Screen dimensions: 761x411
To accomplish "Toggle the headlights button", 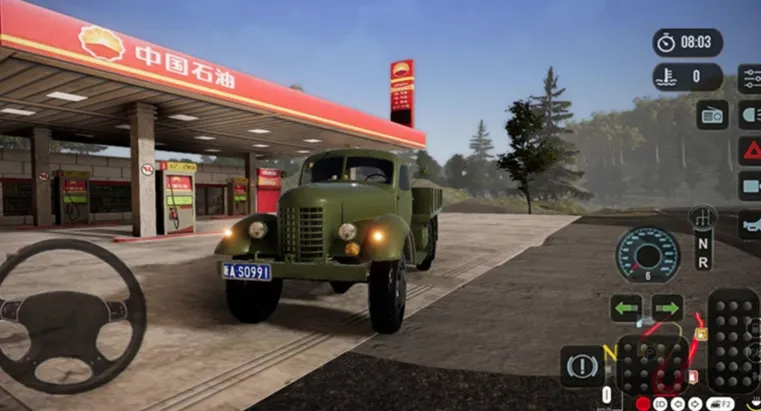I will tap(750, 115).
